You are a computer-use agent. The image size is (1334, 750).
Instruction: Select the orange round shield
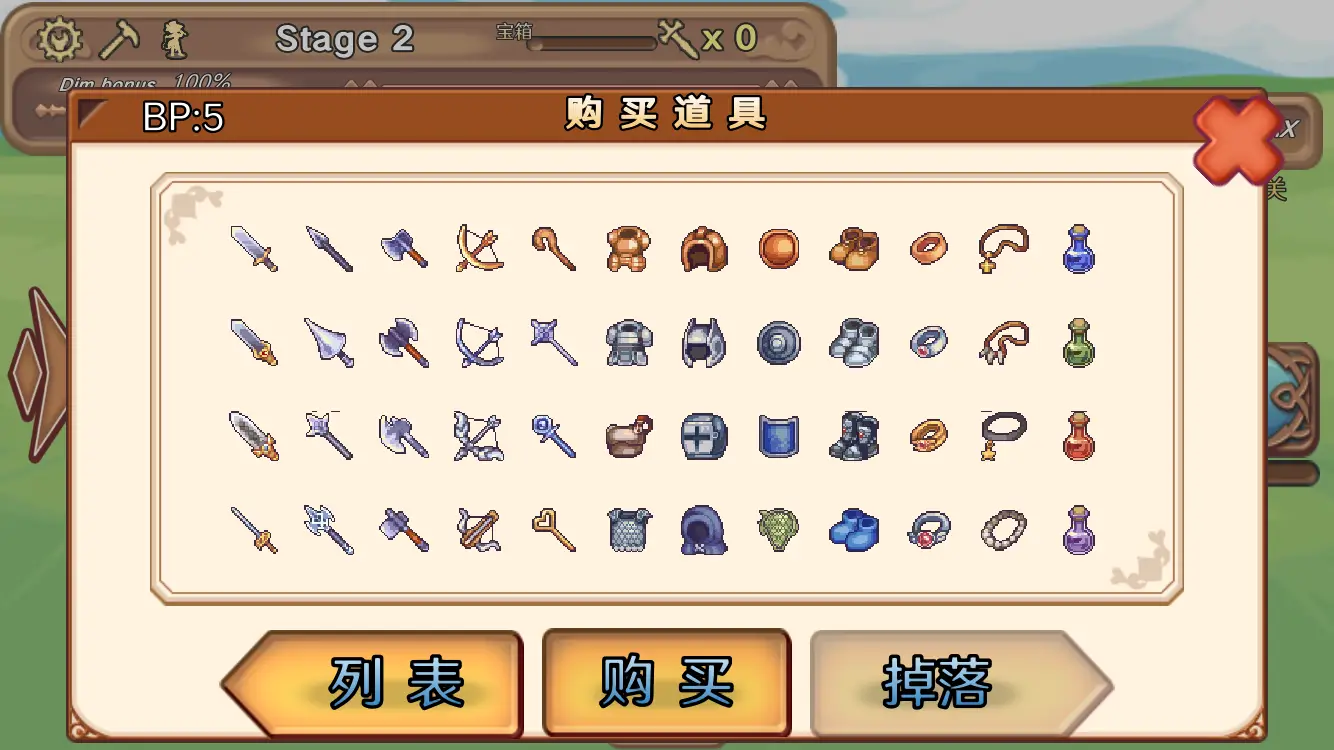(x=779, y=249)
